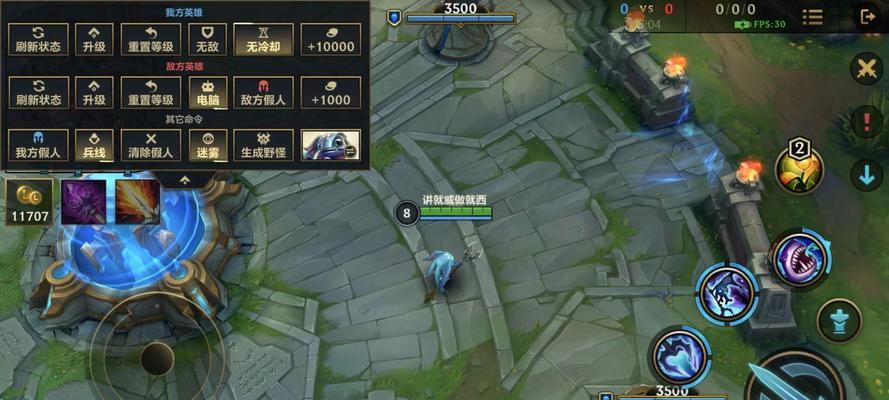Send the crossed-swords attack ping
The image size is (889, 400).
865,69
